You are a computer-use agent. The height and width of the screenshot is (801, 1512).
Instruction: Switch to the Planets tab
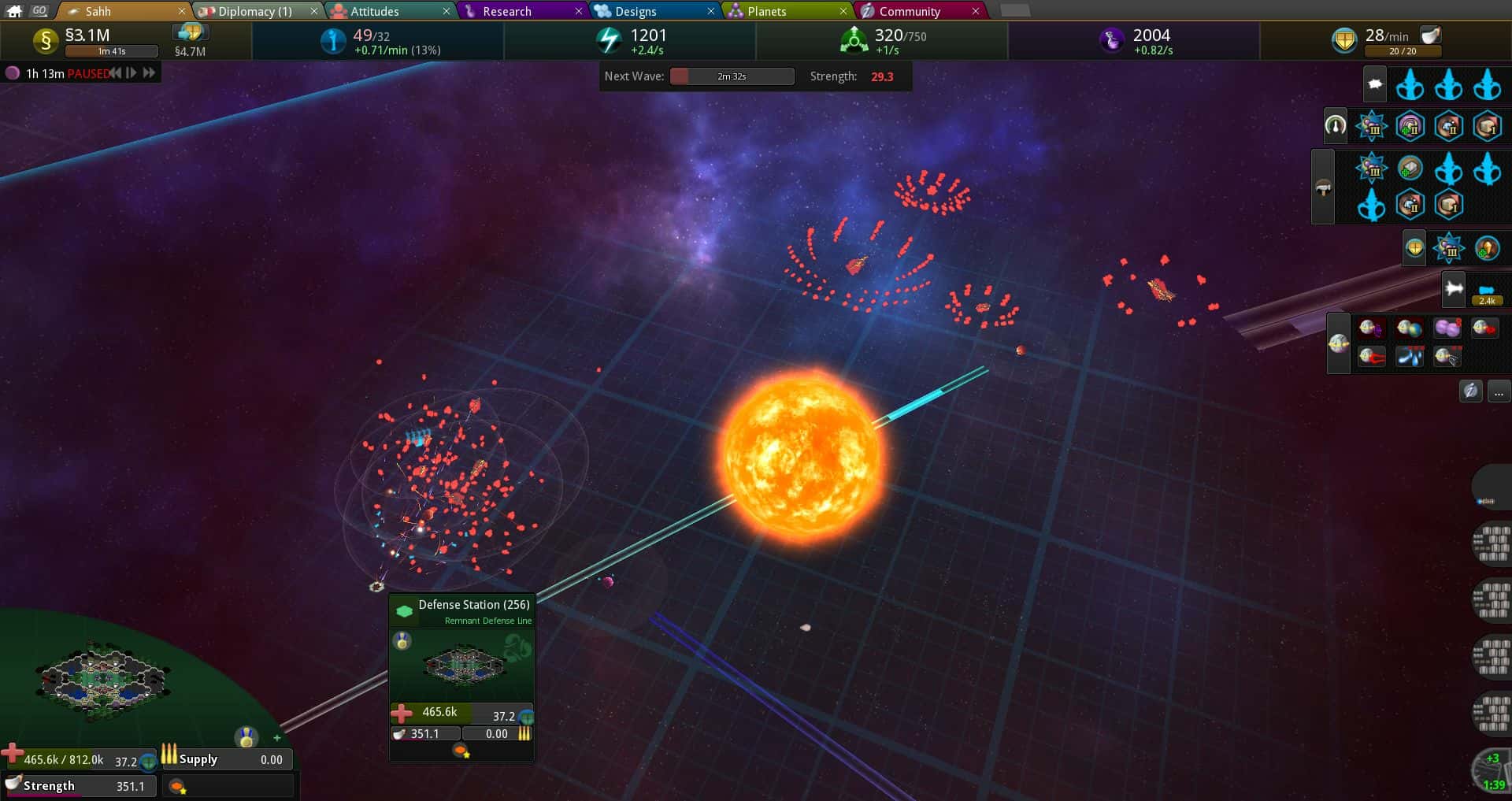pyautogui.click(x=765, y=11)
